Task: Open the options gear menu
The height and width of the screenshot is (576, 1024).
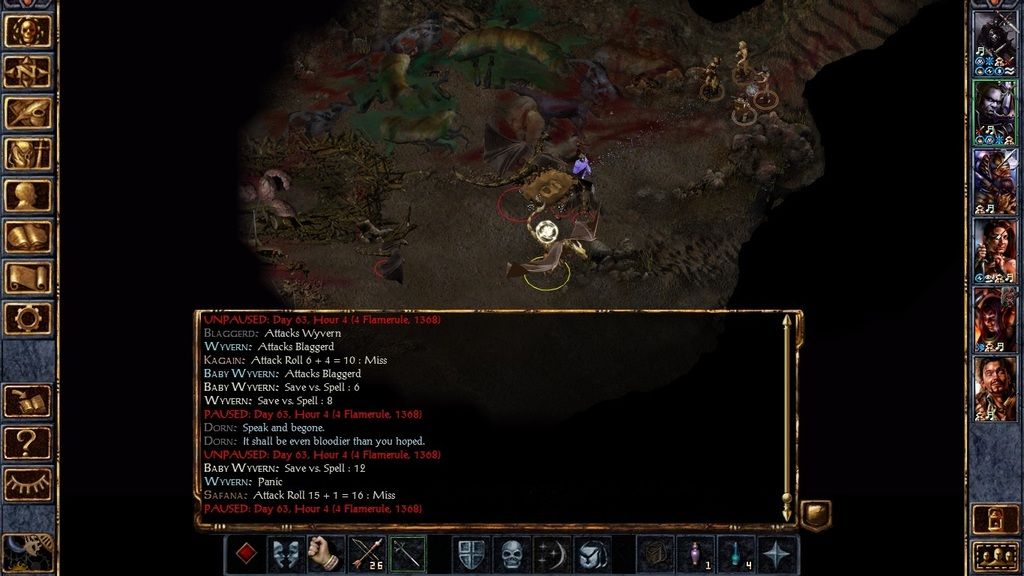Action: tap(28, 318)
